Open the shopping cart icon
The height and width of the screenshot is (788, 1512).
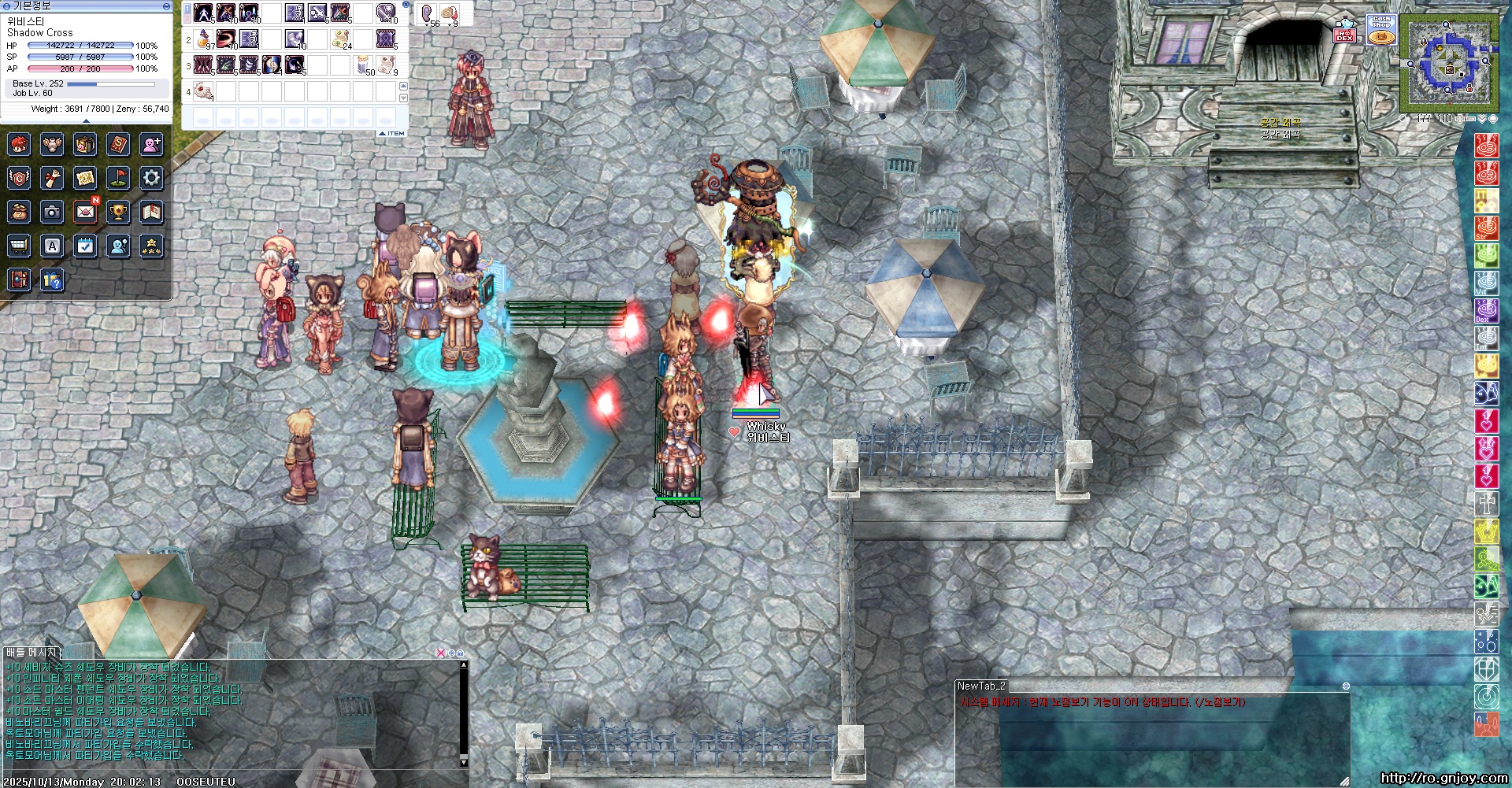pos(19,246)
